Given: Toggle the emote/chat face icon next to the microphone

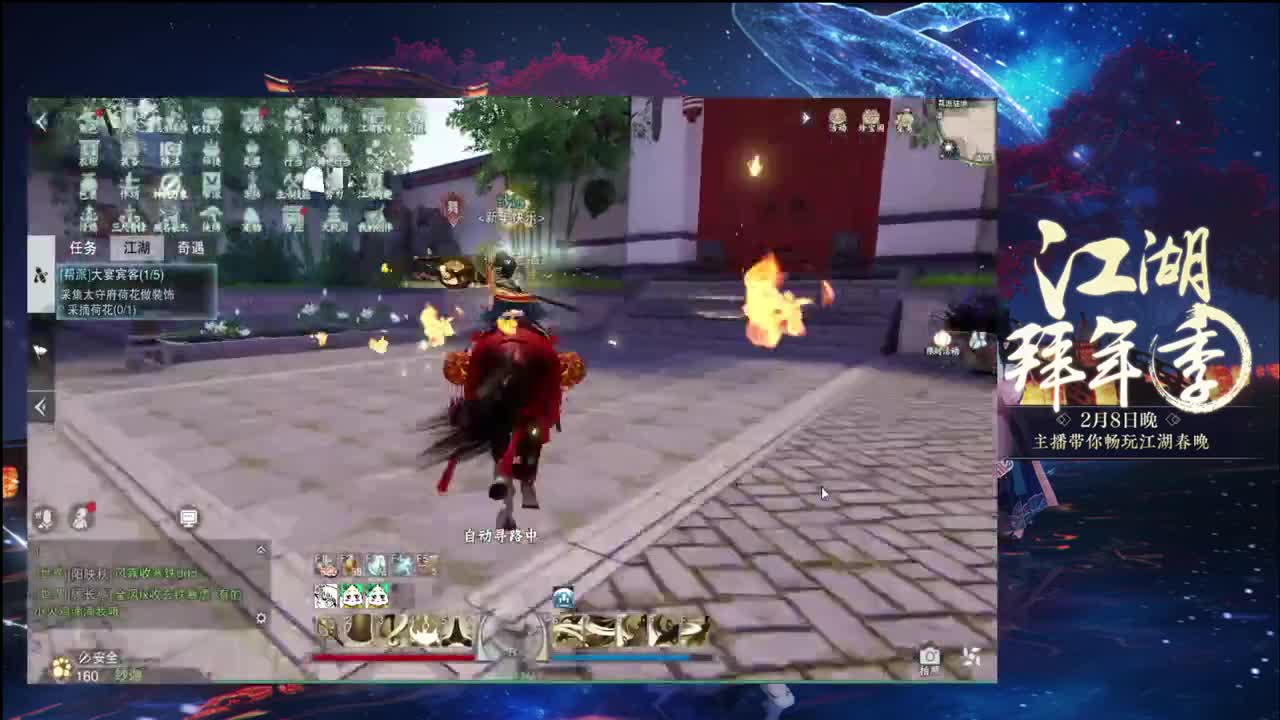Looking at the screenshot, I should 80,517.
